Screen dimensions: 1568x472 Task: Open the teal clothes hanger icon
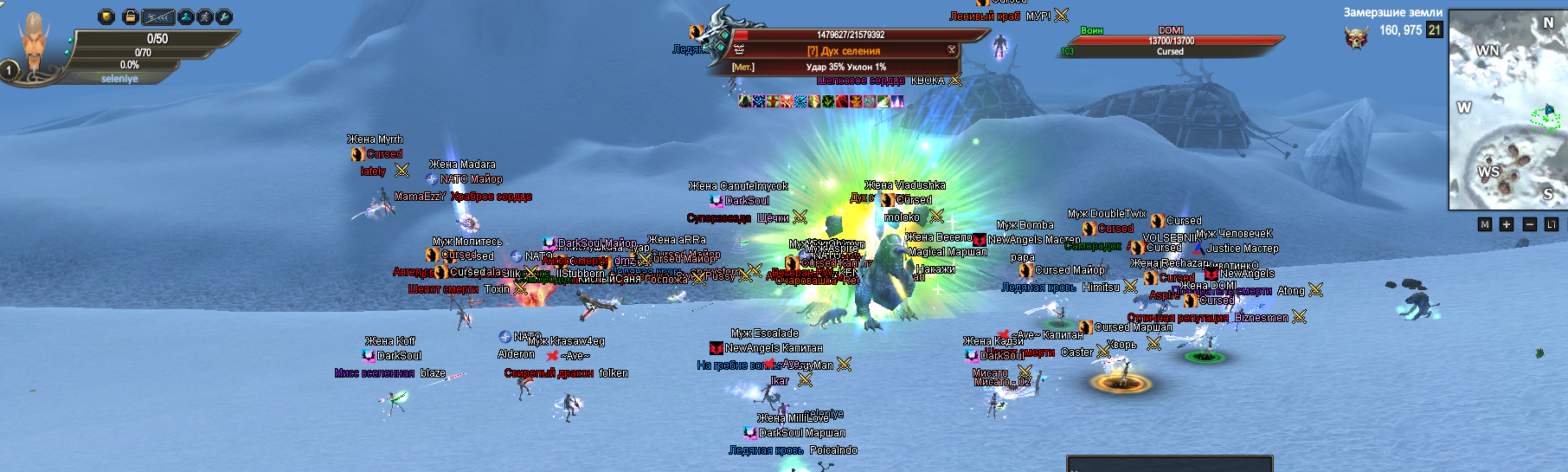pos(185,16)
